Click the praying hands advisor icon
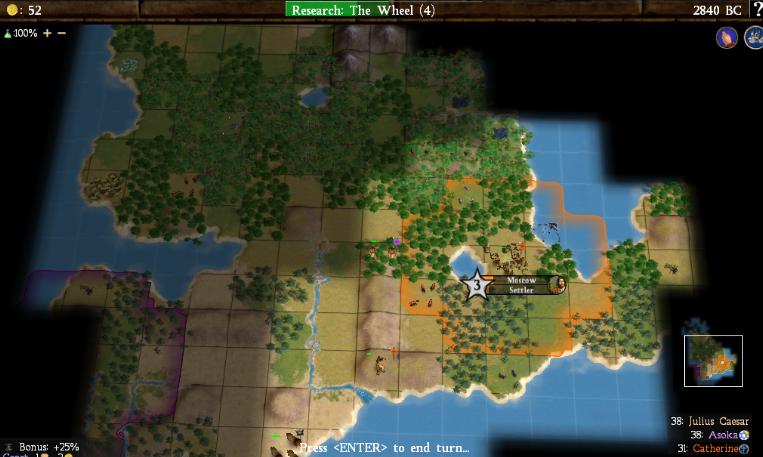Screen dimensions: 763x457 click(x=725, y=38)
